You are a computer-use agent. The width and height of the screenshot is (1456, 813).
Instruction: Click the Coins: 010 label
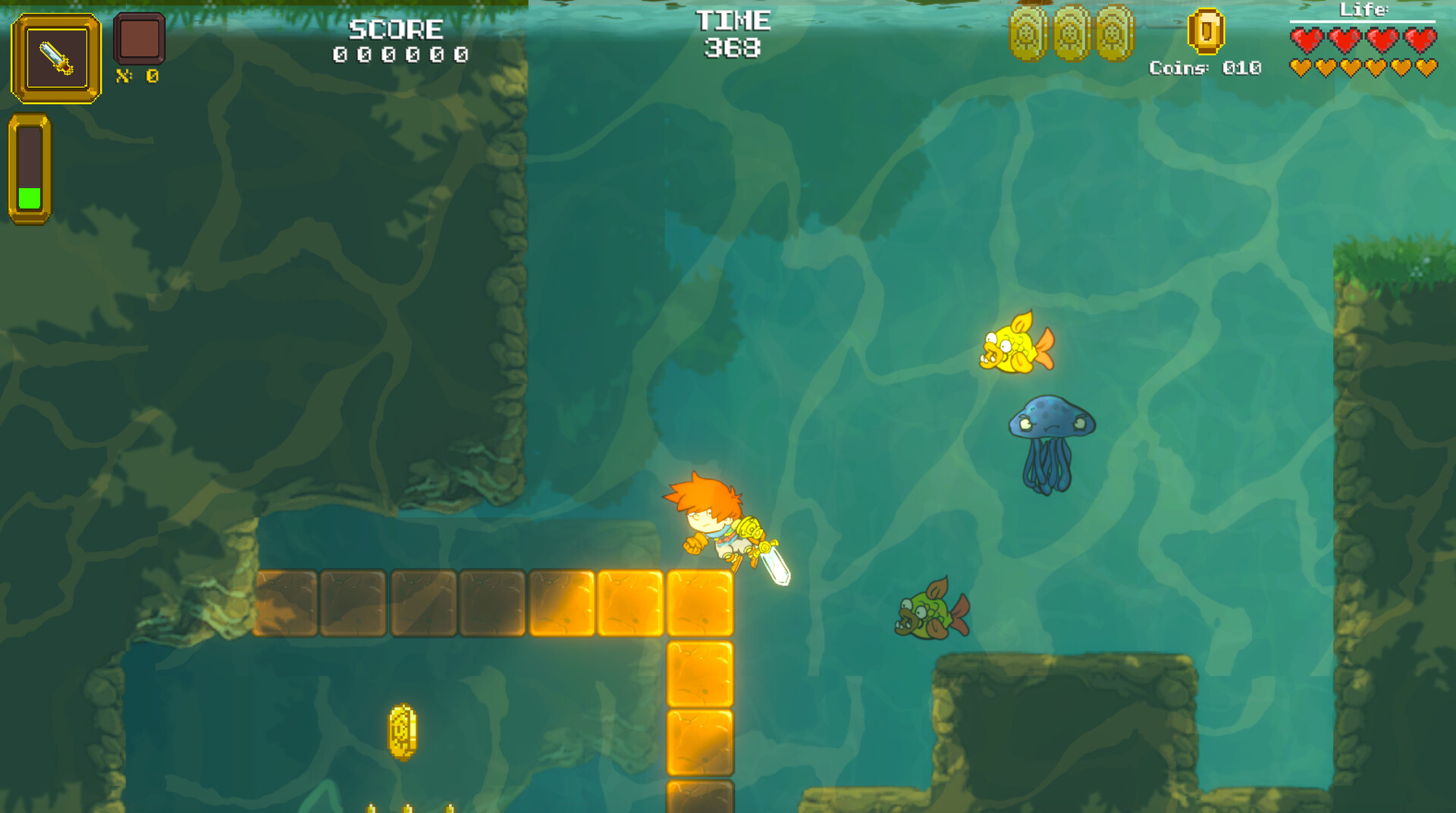point(1203,70)
